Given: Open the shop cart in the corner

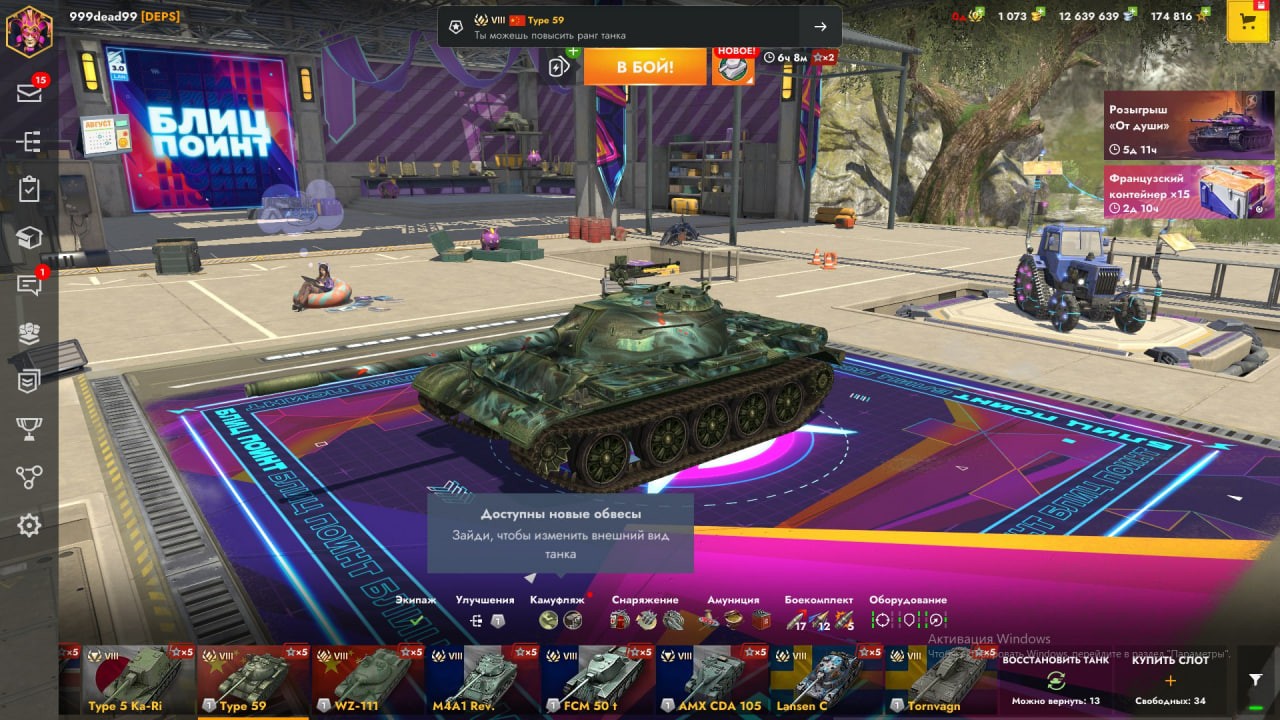Looking at the screenshot, I should tap(1247, 22).
